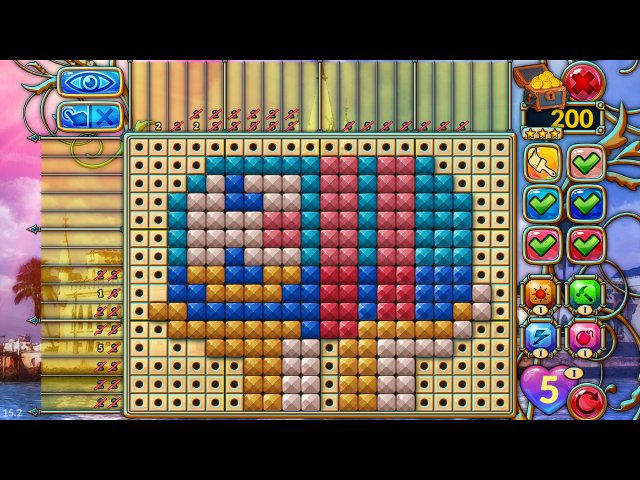Switch the fill/cross cursor mode button

point(90,116)
